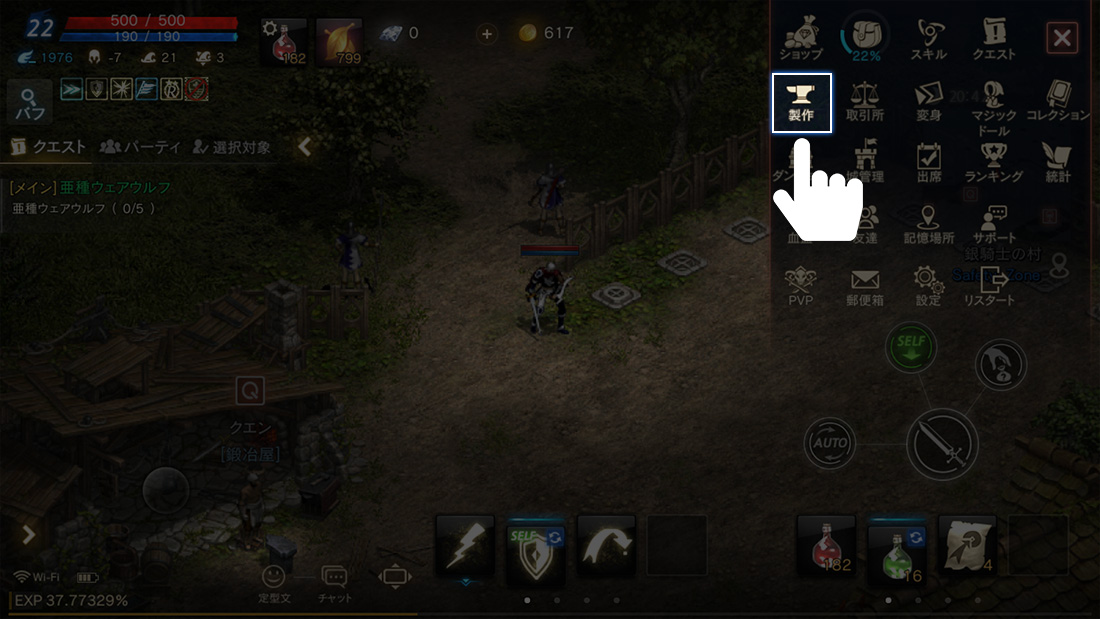
Task: Close the menu panel with X
Action: tap(1061, 39)
